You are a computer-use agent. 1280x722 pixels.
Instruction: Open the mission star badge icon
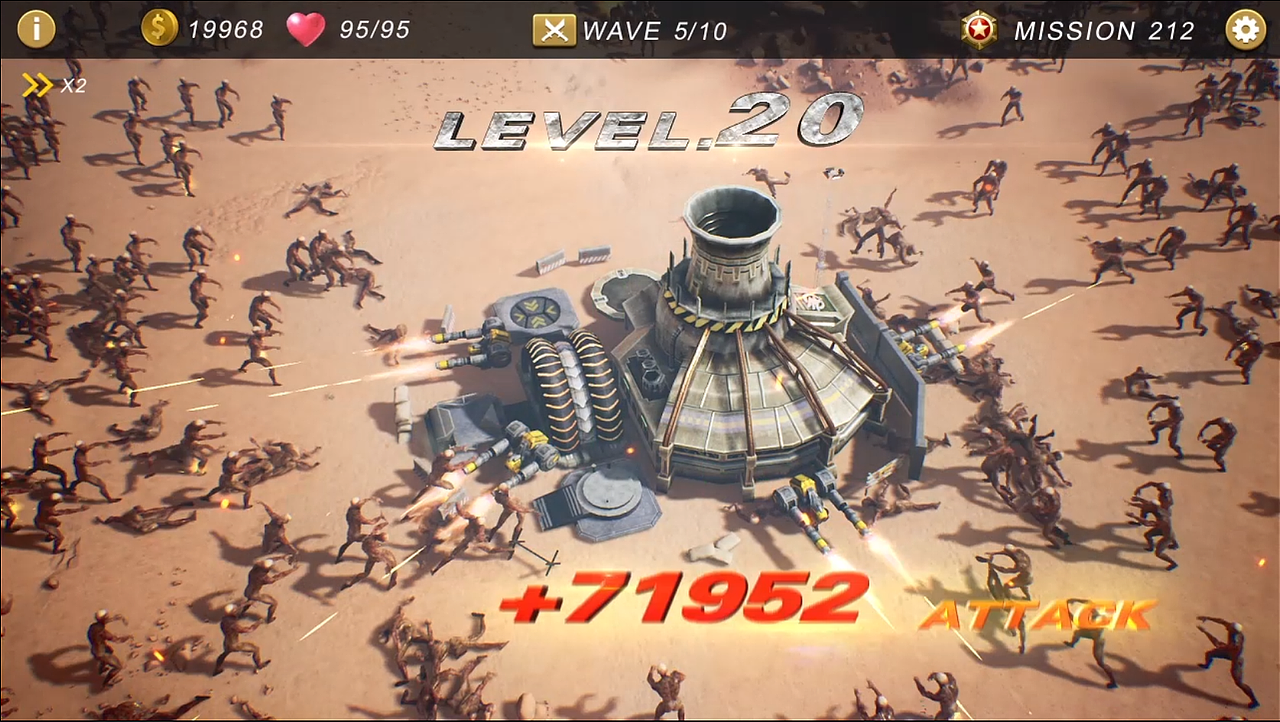coord(977,29)
